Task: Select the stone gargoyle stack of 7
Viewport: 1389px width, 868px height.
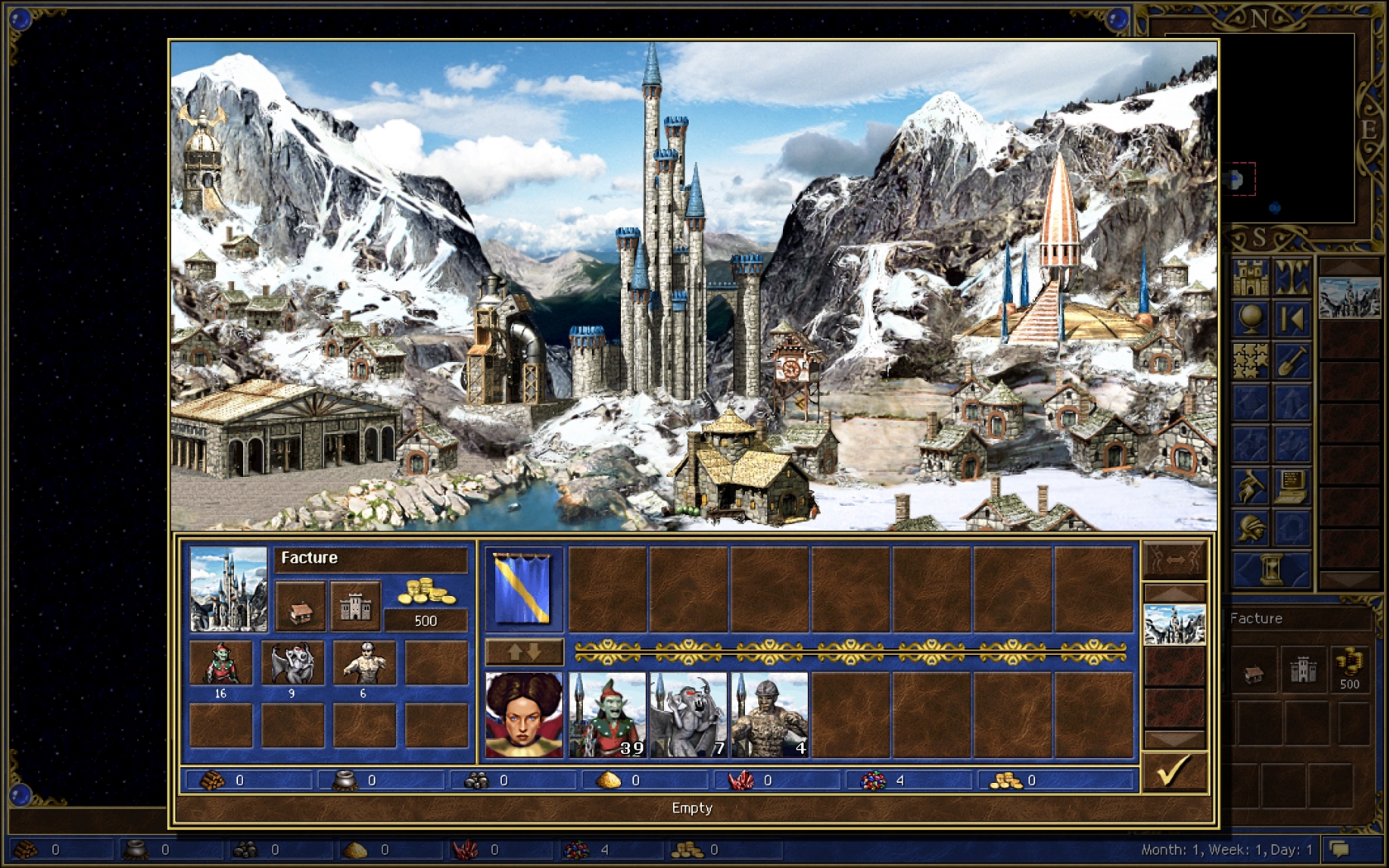Action: [x=688, y=715]
